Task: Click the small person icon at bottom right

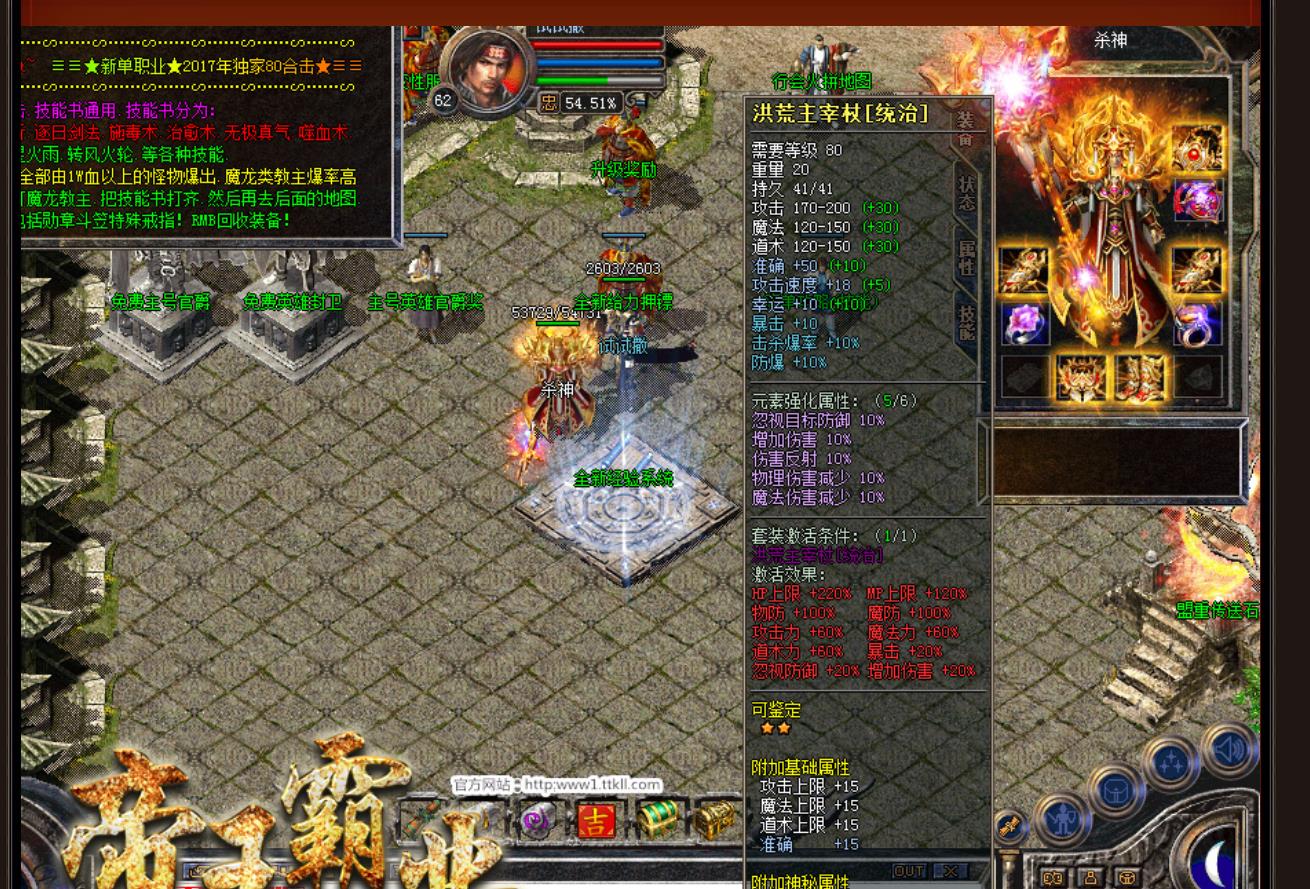Action: 1091,877
